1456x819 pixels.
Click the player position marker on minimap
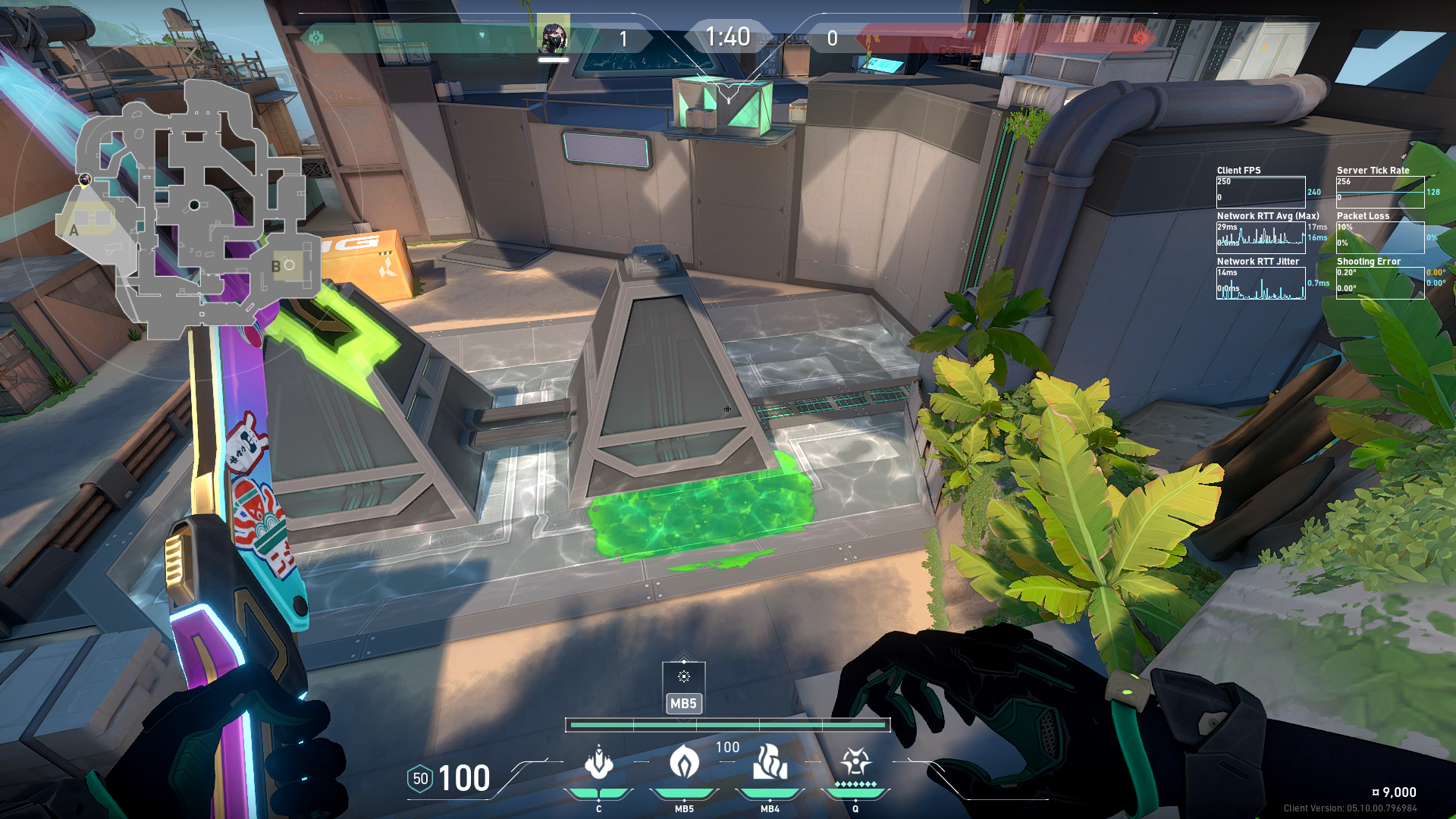(85, 180)
